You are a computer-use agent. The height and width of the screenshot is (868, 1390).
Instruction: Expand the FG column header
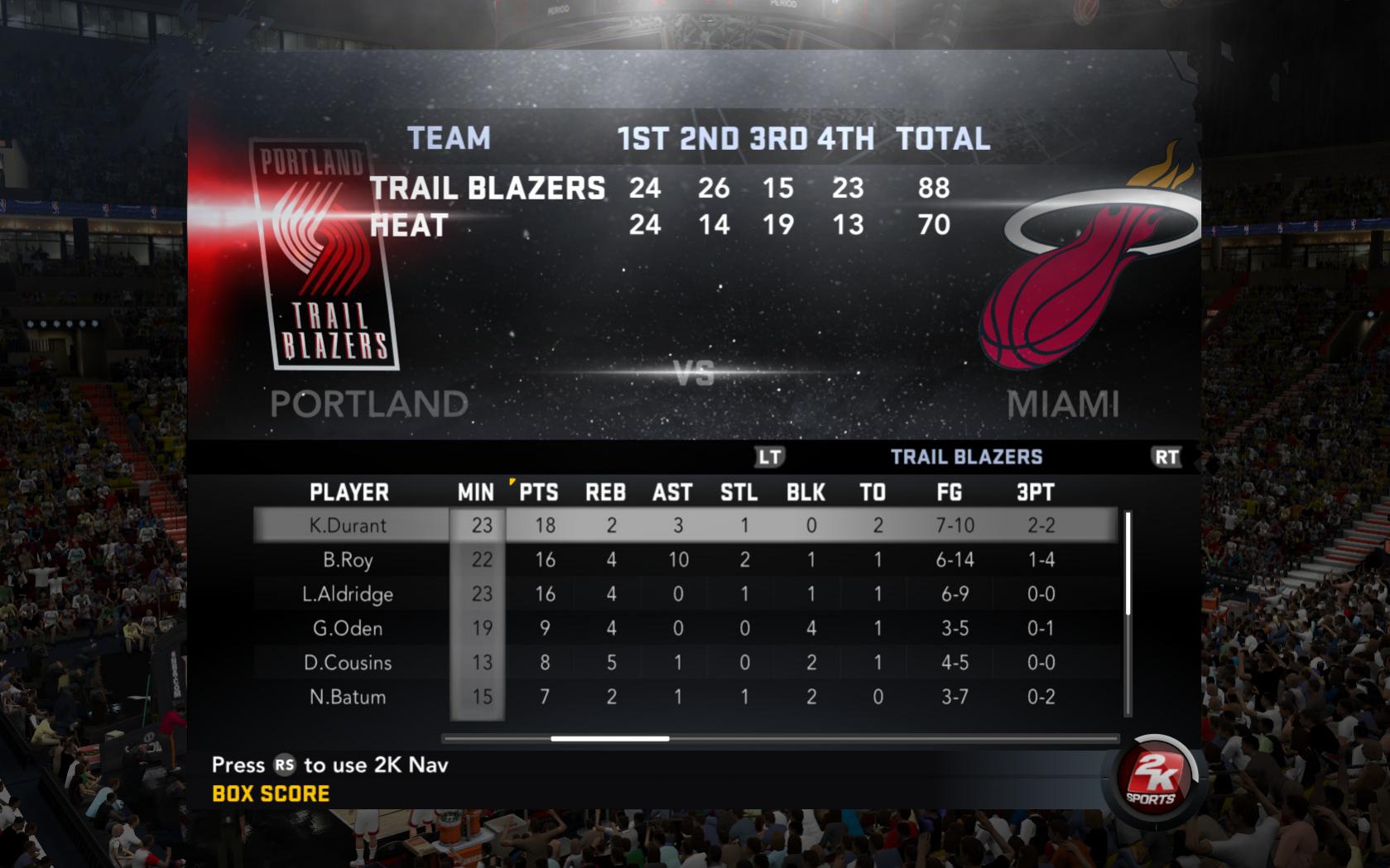[x=949, y=492]
